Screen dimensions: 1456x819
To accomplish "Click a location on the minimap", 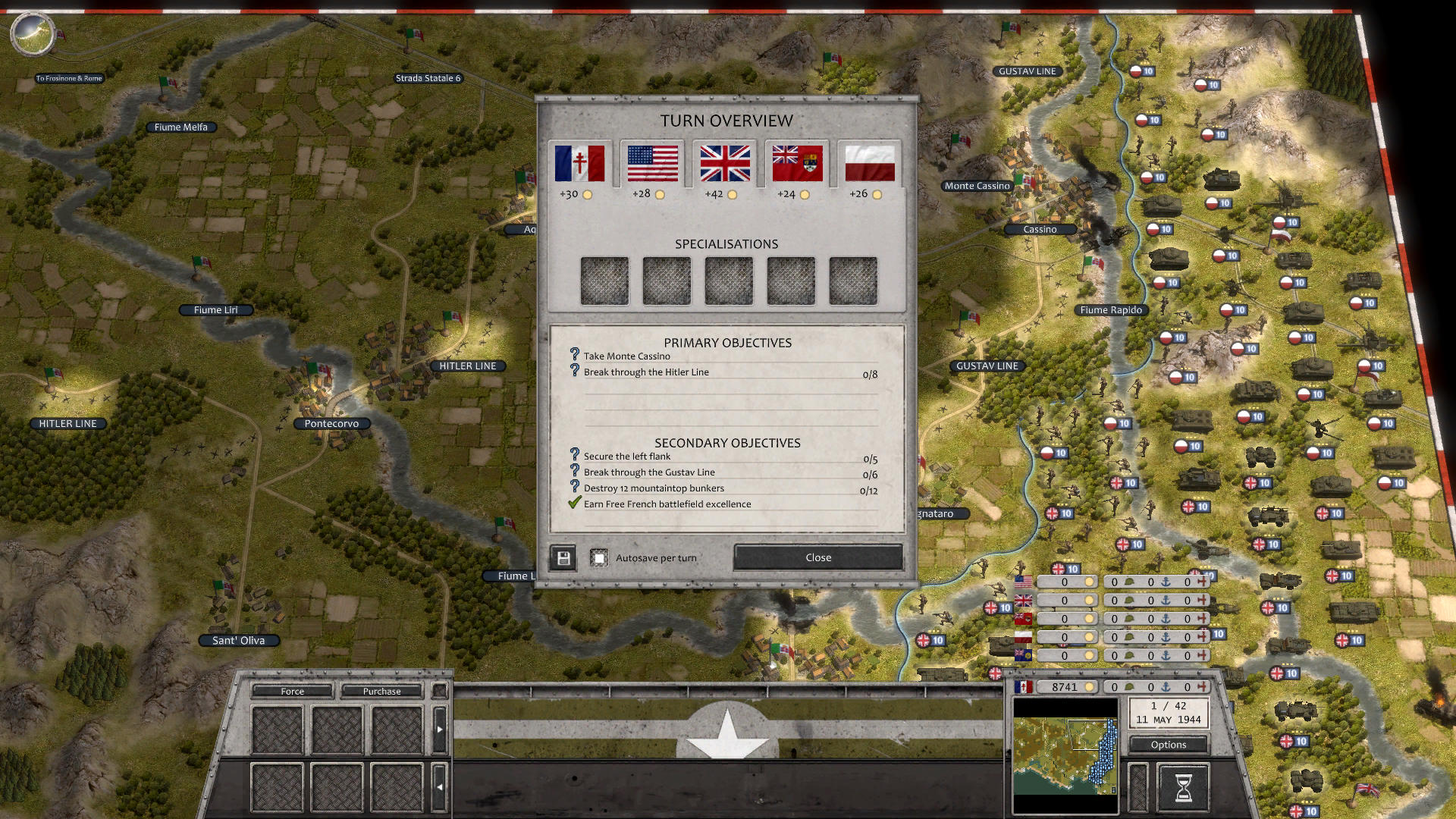I will click(x=1065, y=751).
